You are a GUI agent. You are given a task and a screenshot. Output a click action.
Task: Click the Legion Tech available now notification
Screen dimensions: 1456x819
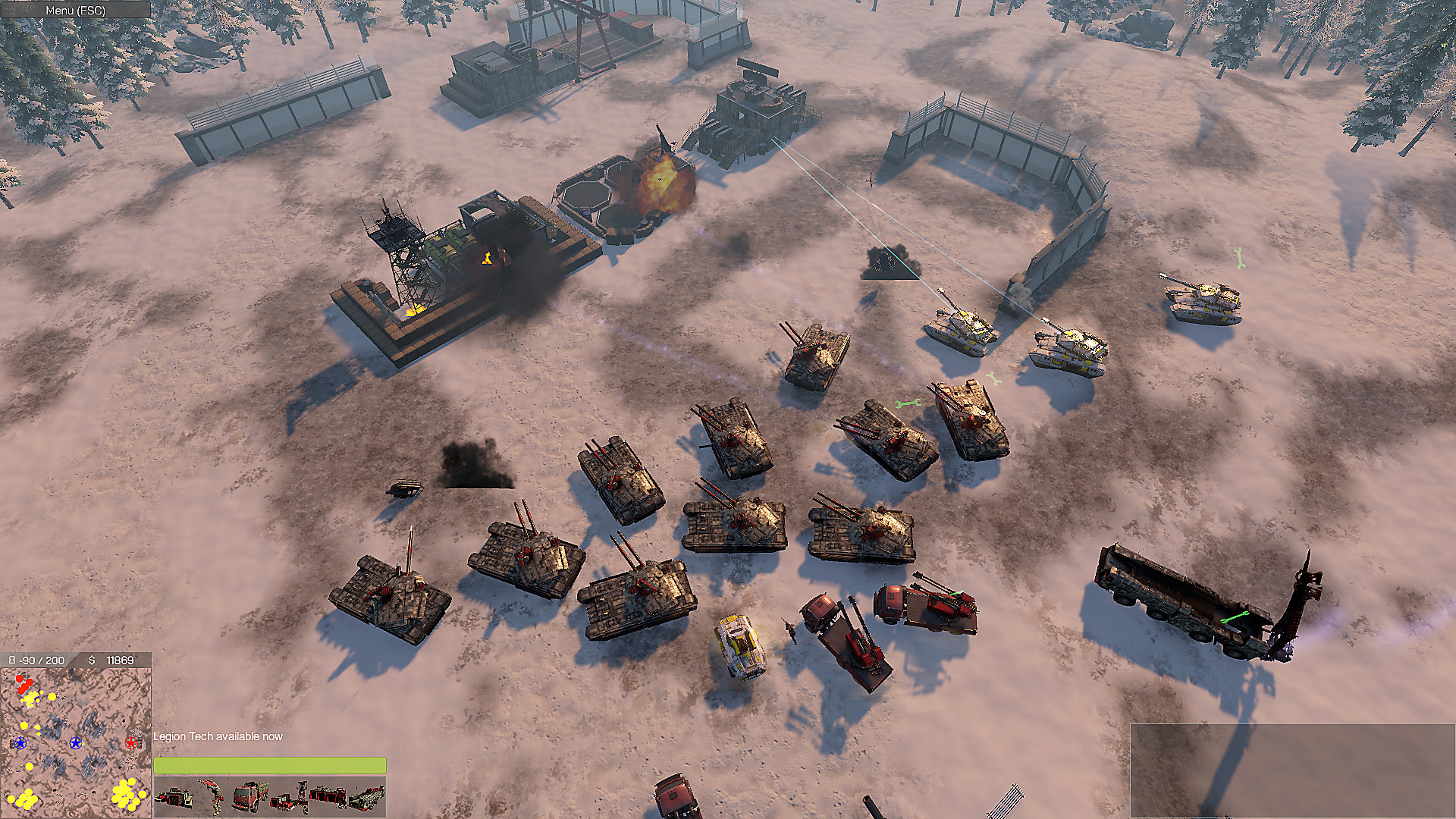218,736
